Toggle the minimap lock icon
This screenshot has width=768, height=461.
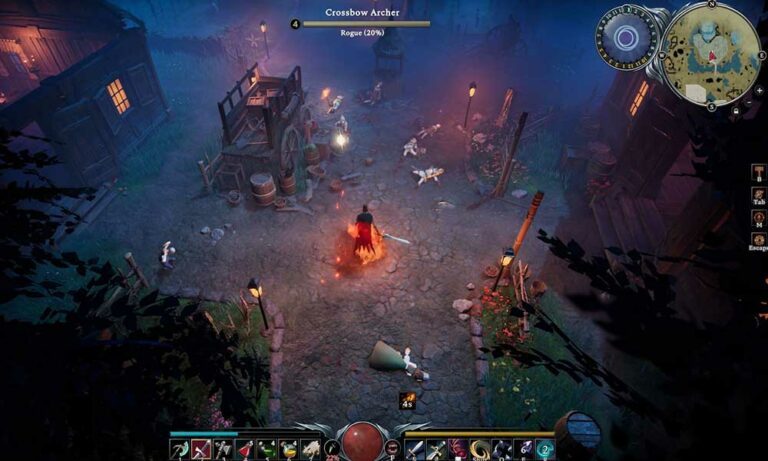(x=735, y=110)
